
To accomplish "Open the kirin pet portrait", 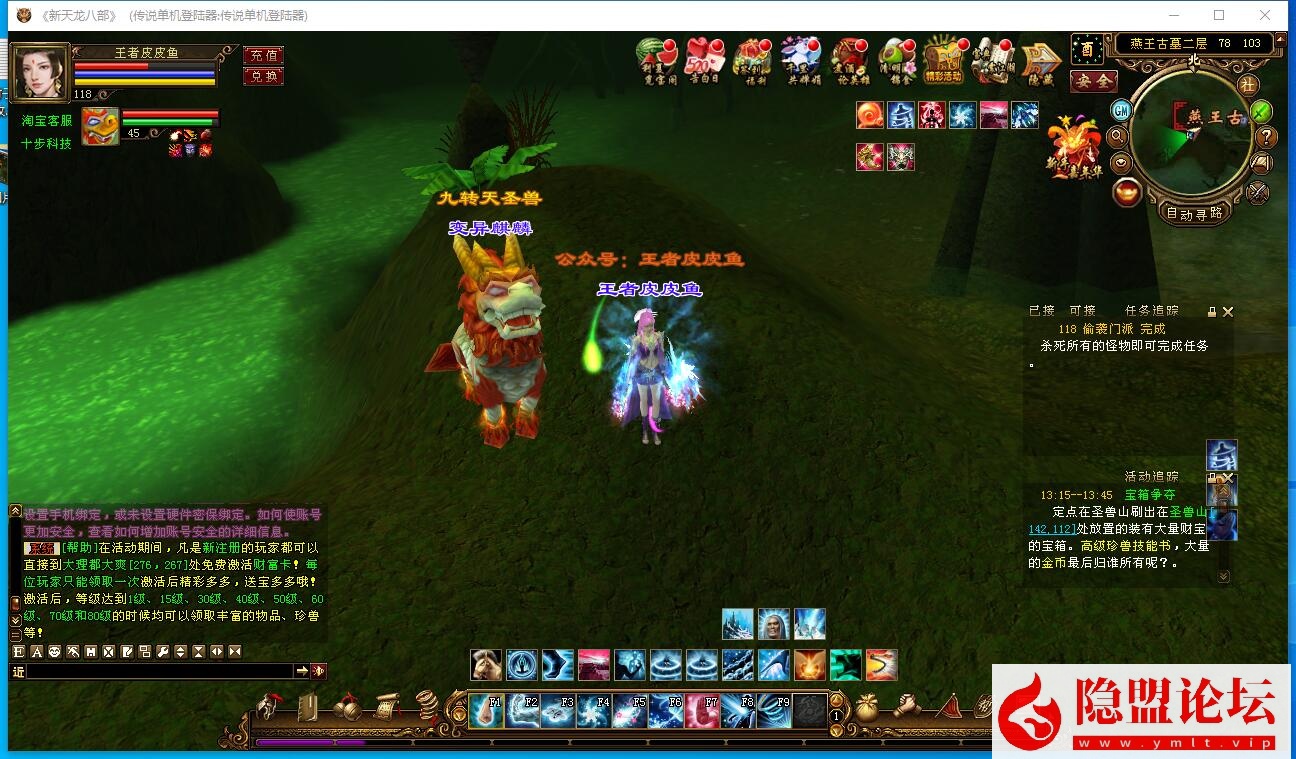I will pos(100,126).
